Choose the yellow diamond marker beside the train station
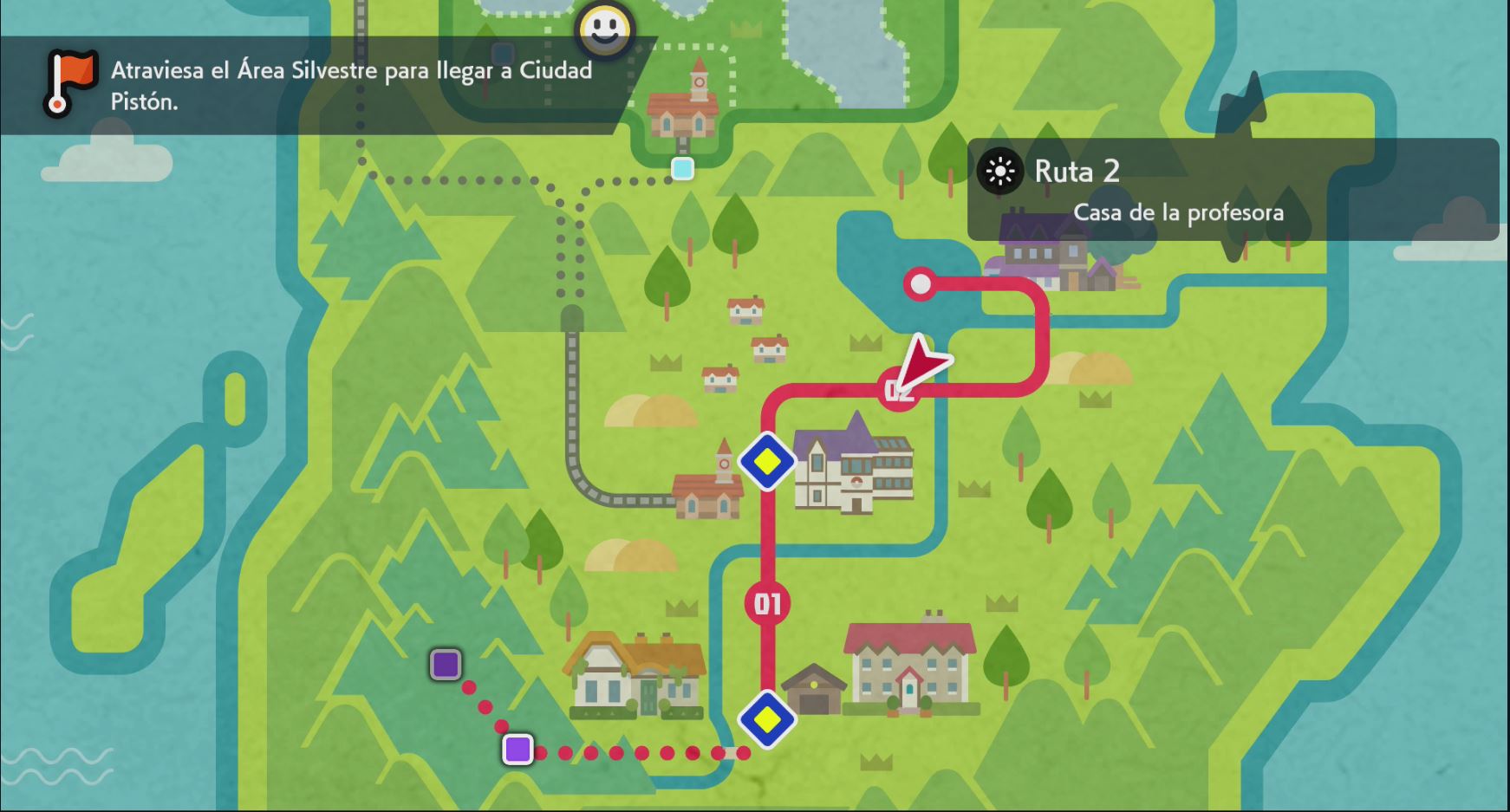The image size is (1510, 812). (x=767, y=461)
